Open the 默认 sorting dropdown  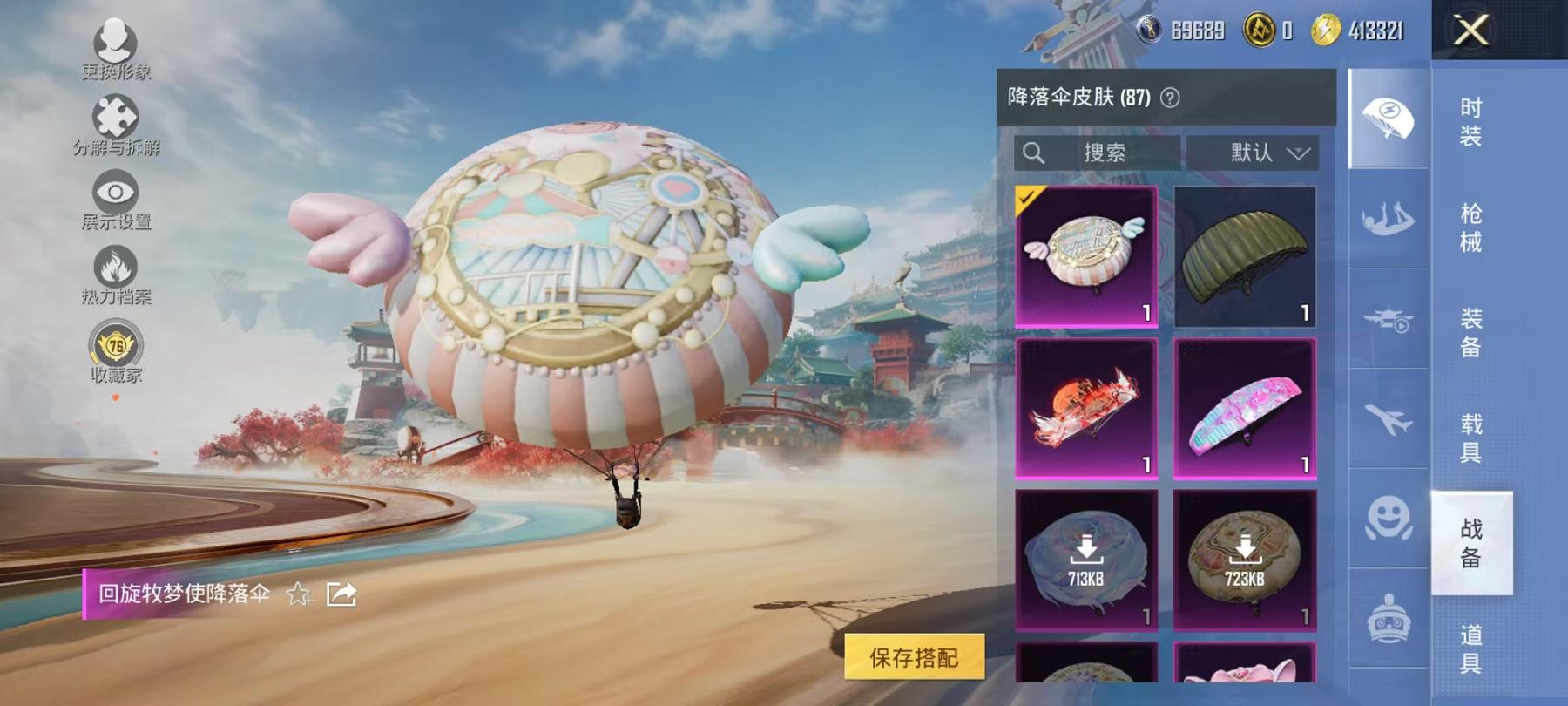tap(1248, 153)
